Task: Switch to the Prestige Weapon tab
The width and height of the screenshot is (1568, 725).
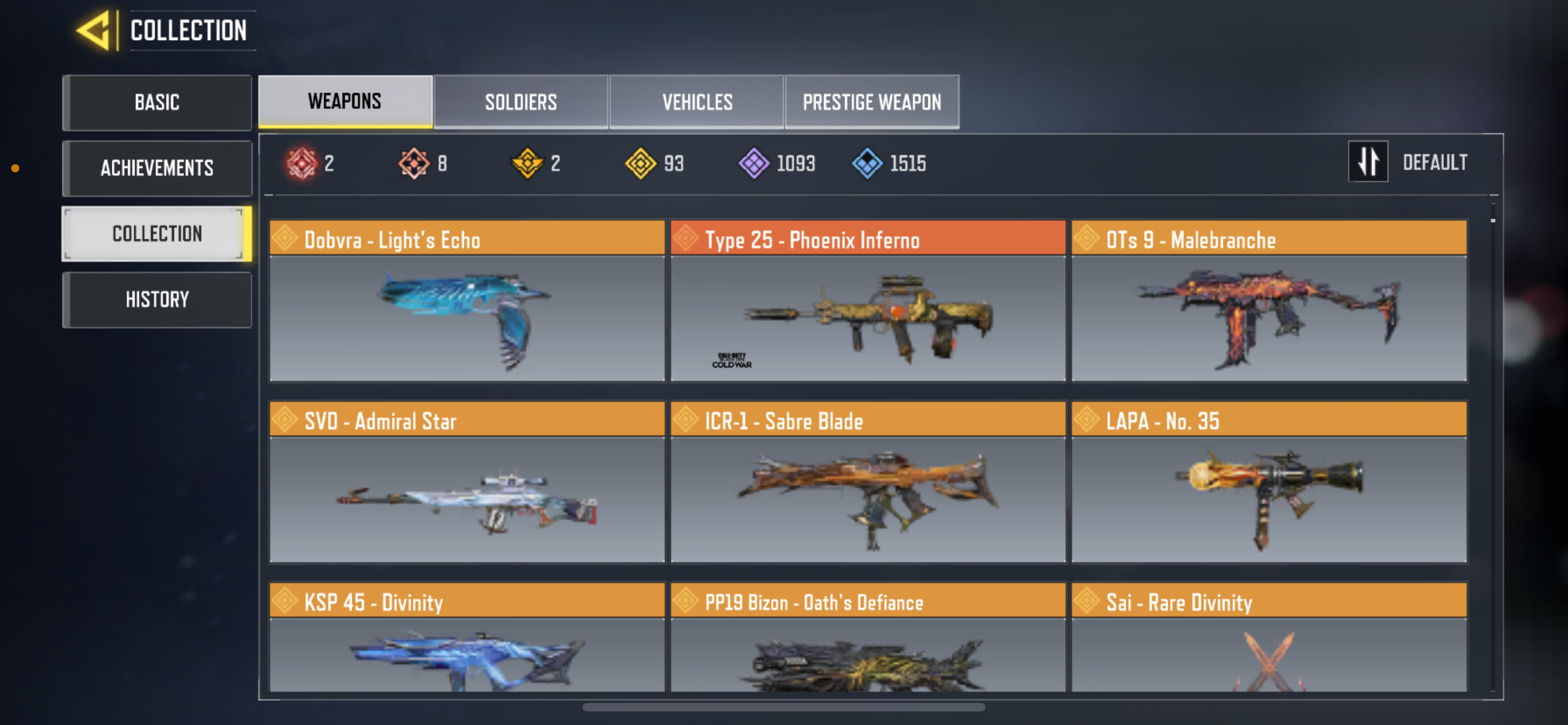Action: tap(871, 102)
